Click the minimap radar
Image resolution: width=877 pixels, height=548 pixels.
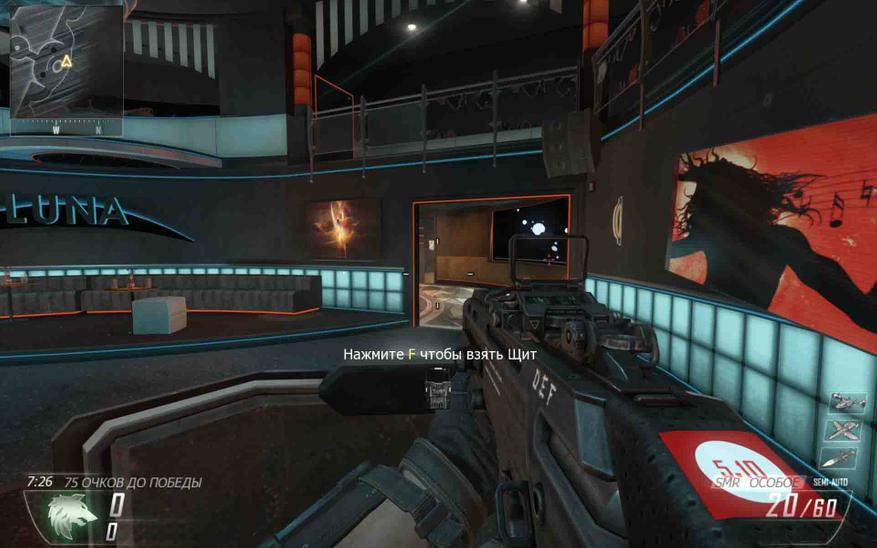(67, 67)
